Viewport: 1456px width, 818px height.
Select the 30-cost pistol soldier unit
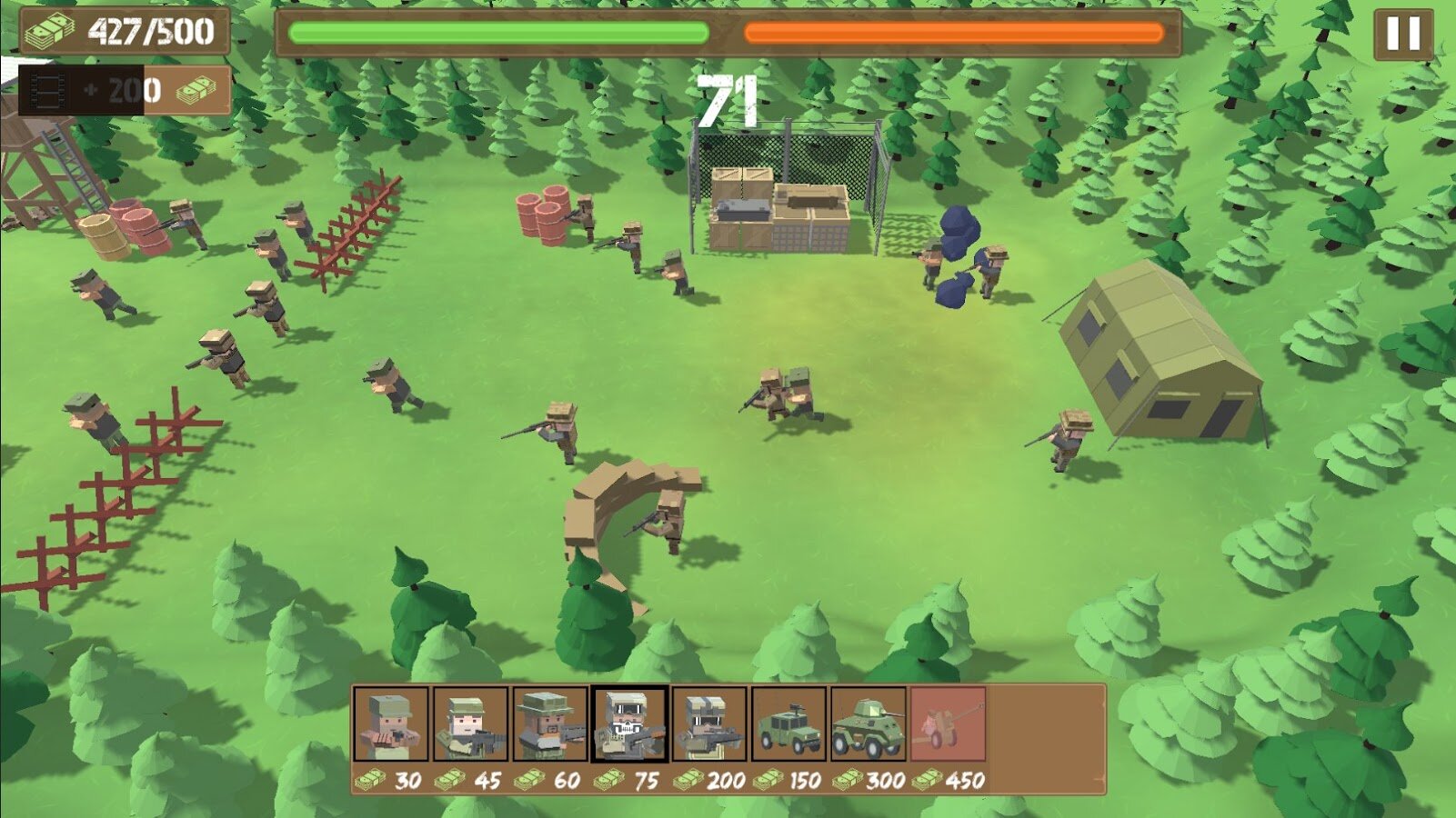[x=390, y=724]
